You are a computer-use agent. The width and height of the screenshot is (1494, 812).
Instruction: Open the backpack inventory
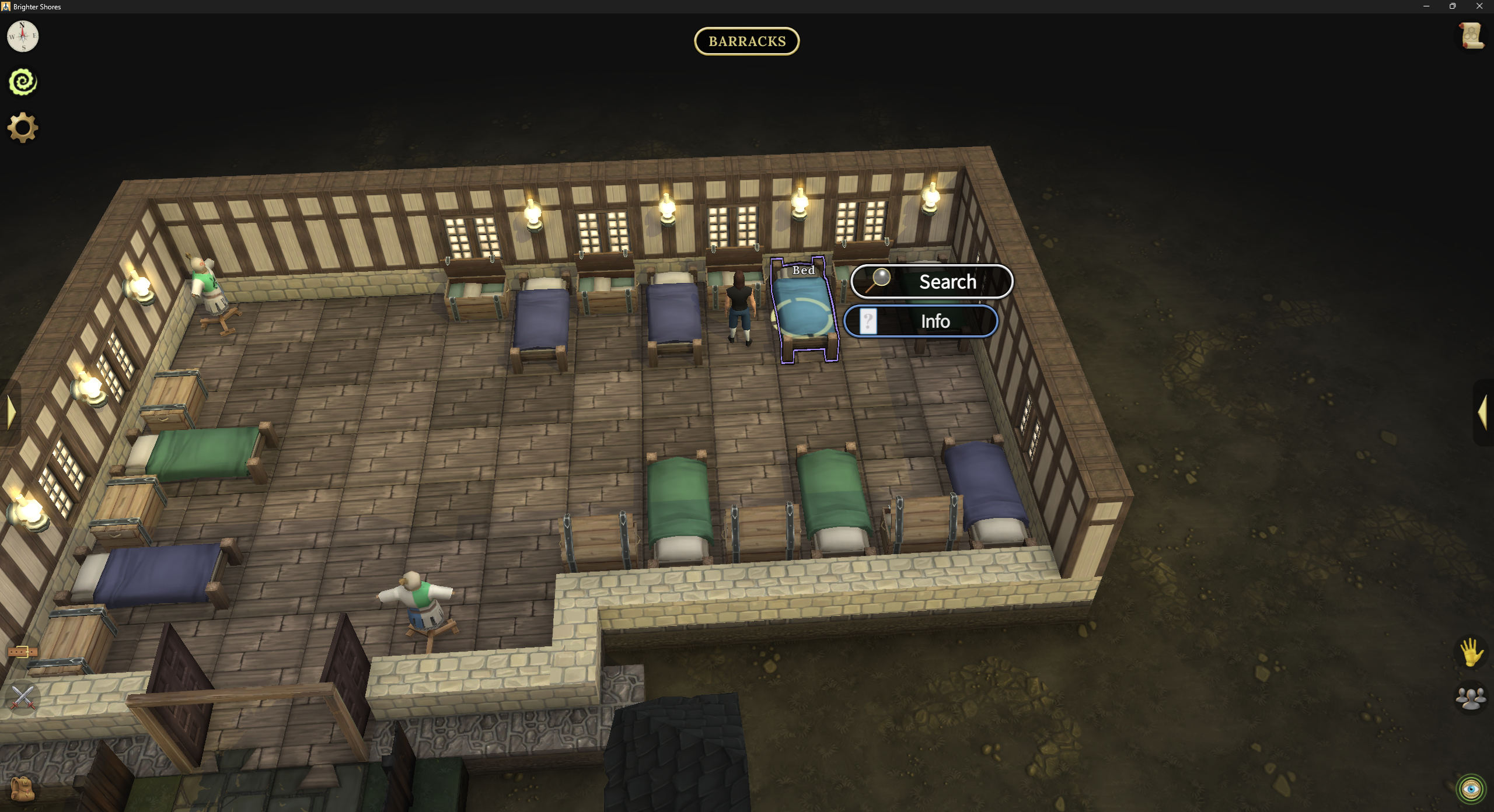(23, 789)
